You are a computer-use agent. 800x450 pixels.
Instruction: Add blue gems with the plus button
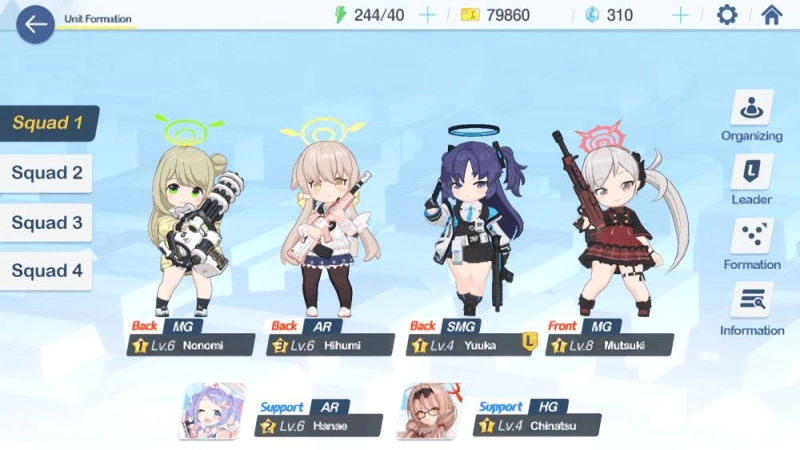pyautogui.click(x=680, y=15)
